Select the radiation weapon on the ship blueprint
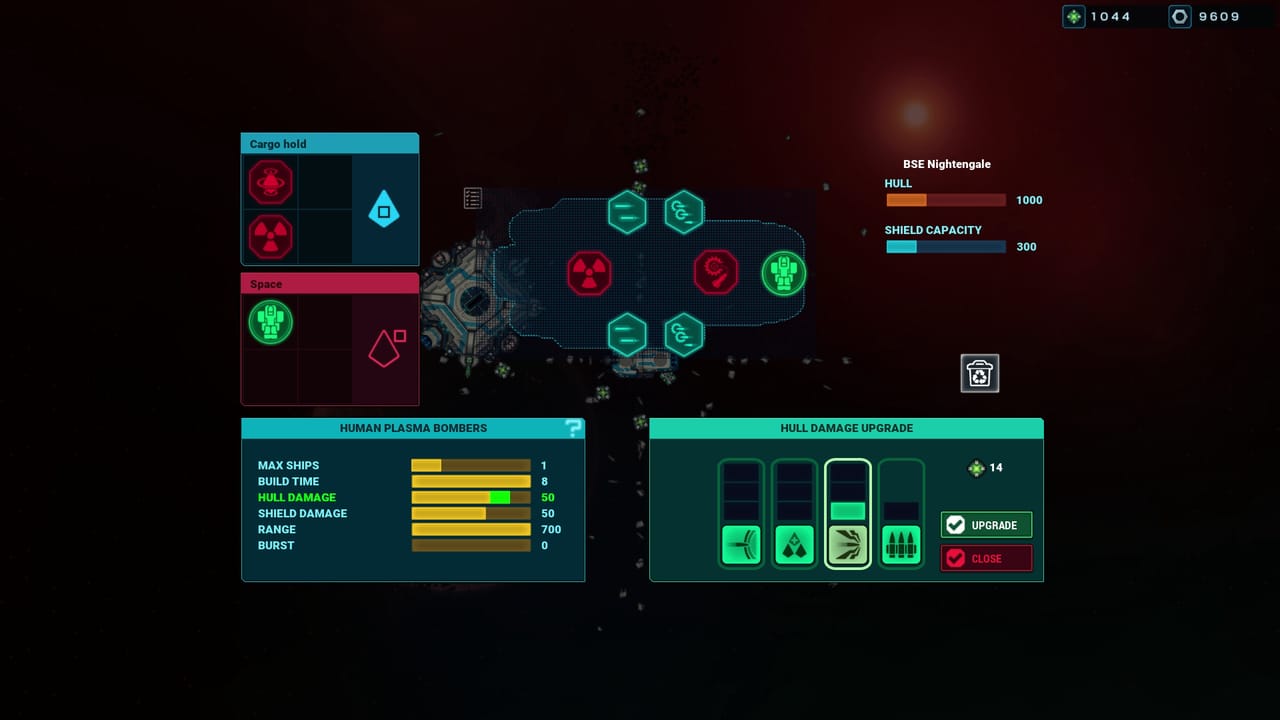Screen dimensions: 1280x720 [x=590, y=274]
